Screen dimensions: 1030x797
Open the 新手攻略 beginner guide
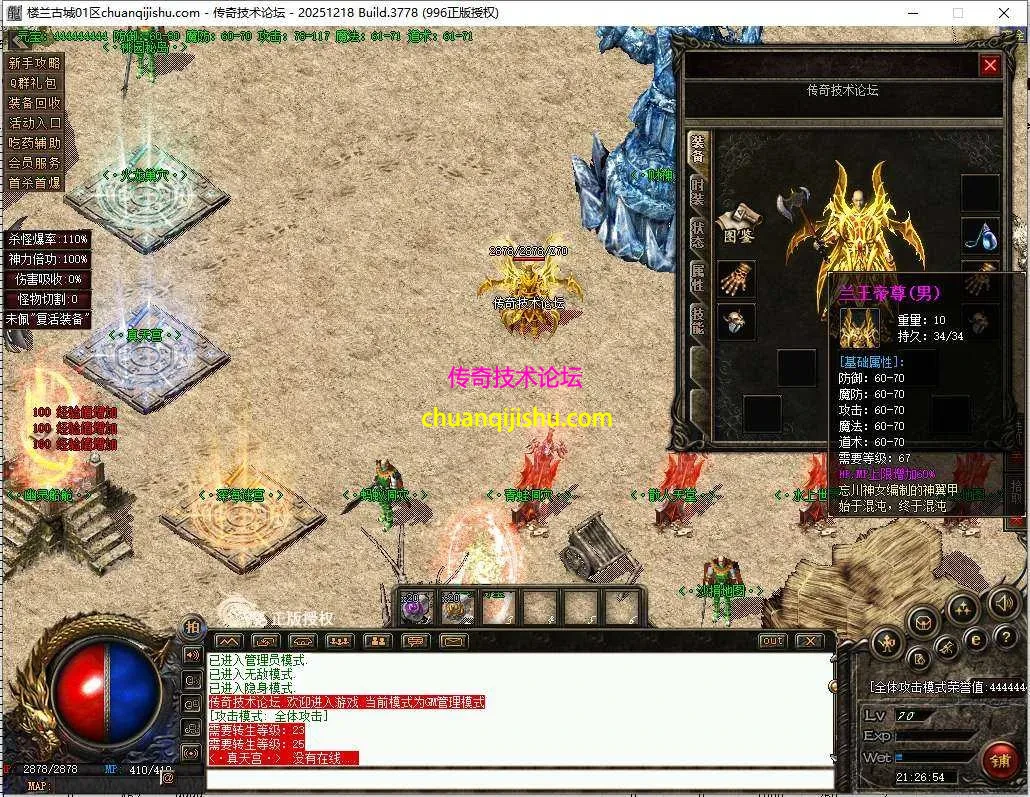[x=35, y=63]
